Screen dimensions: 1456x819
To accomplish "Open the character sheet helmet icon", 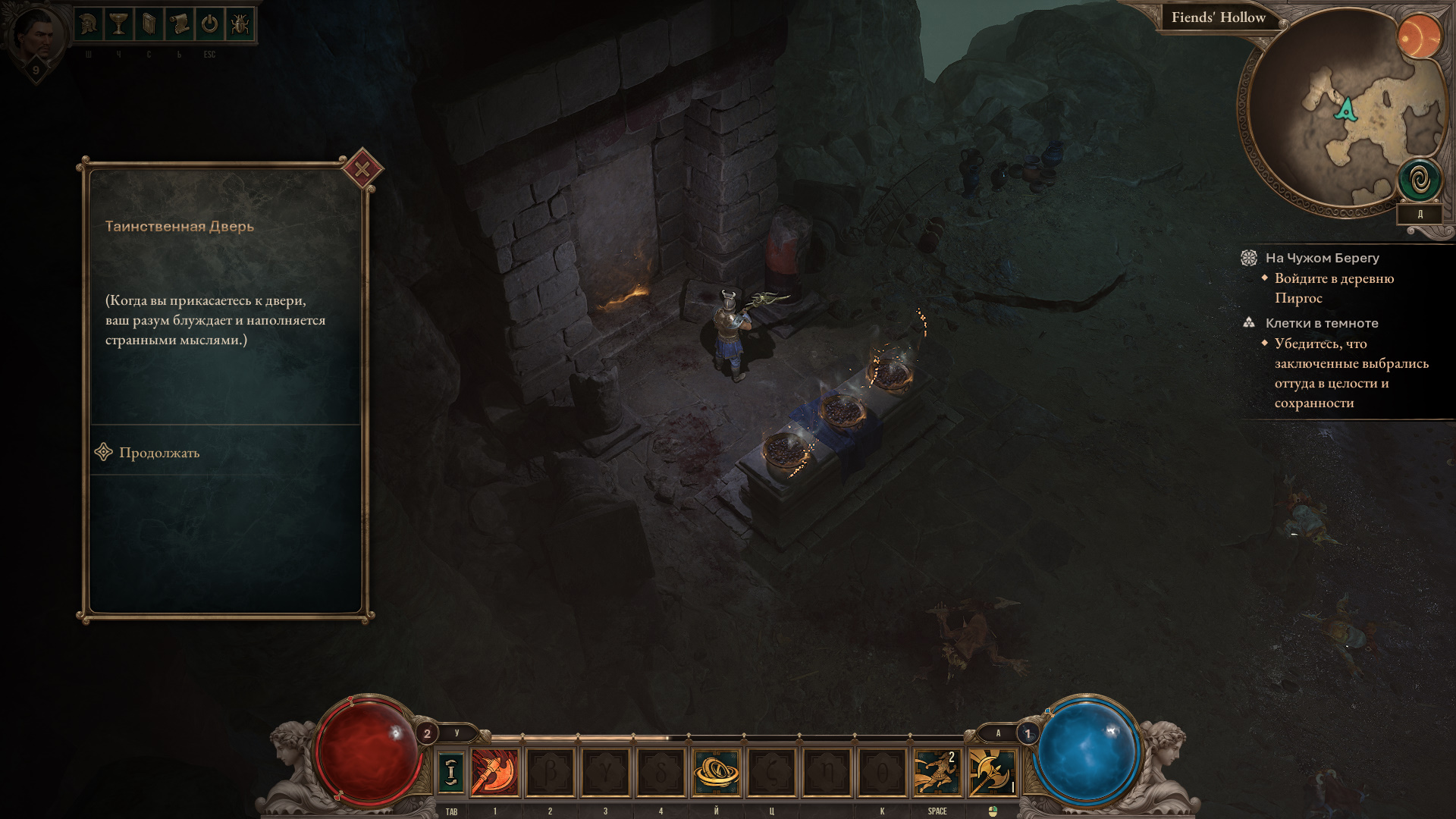I will 89,25.
